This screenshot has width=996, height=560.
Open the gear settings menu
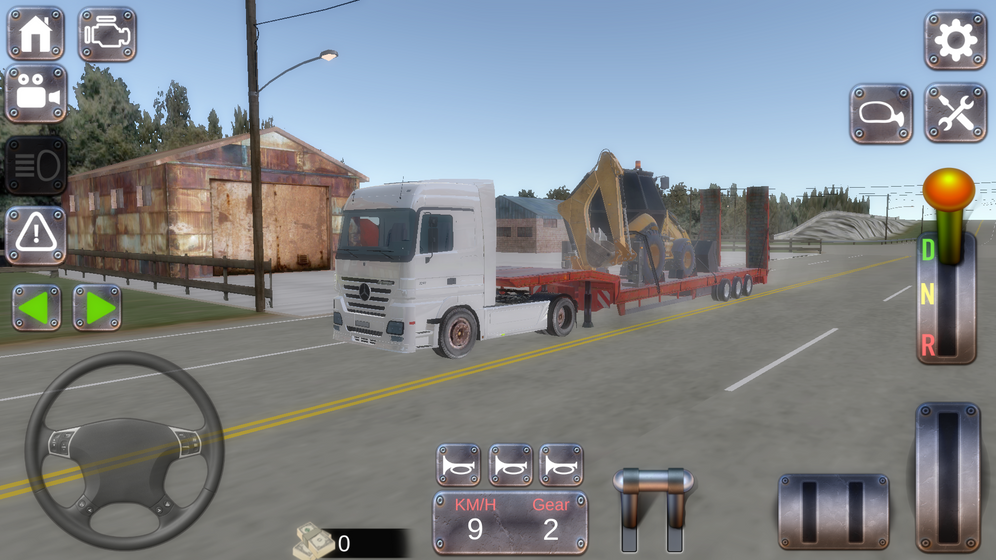tap(955, 40)
